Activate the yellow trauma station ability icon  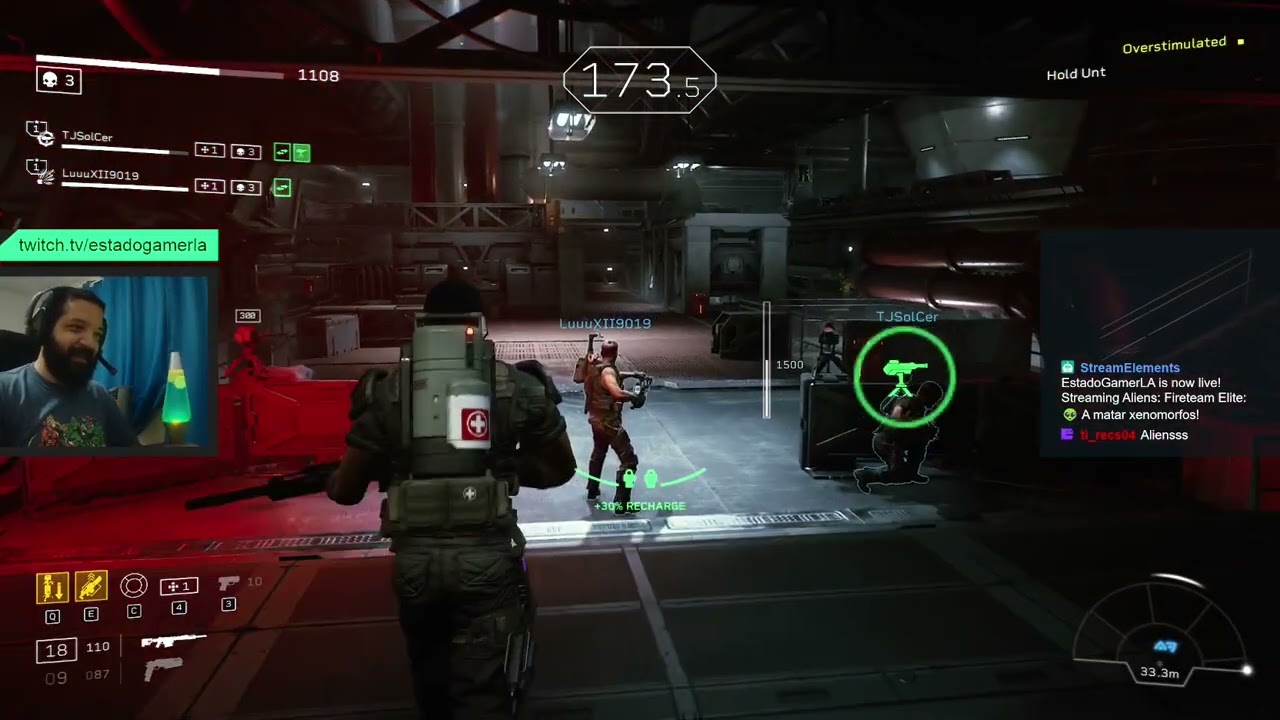[x=52, y=587]
